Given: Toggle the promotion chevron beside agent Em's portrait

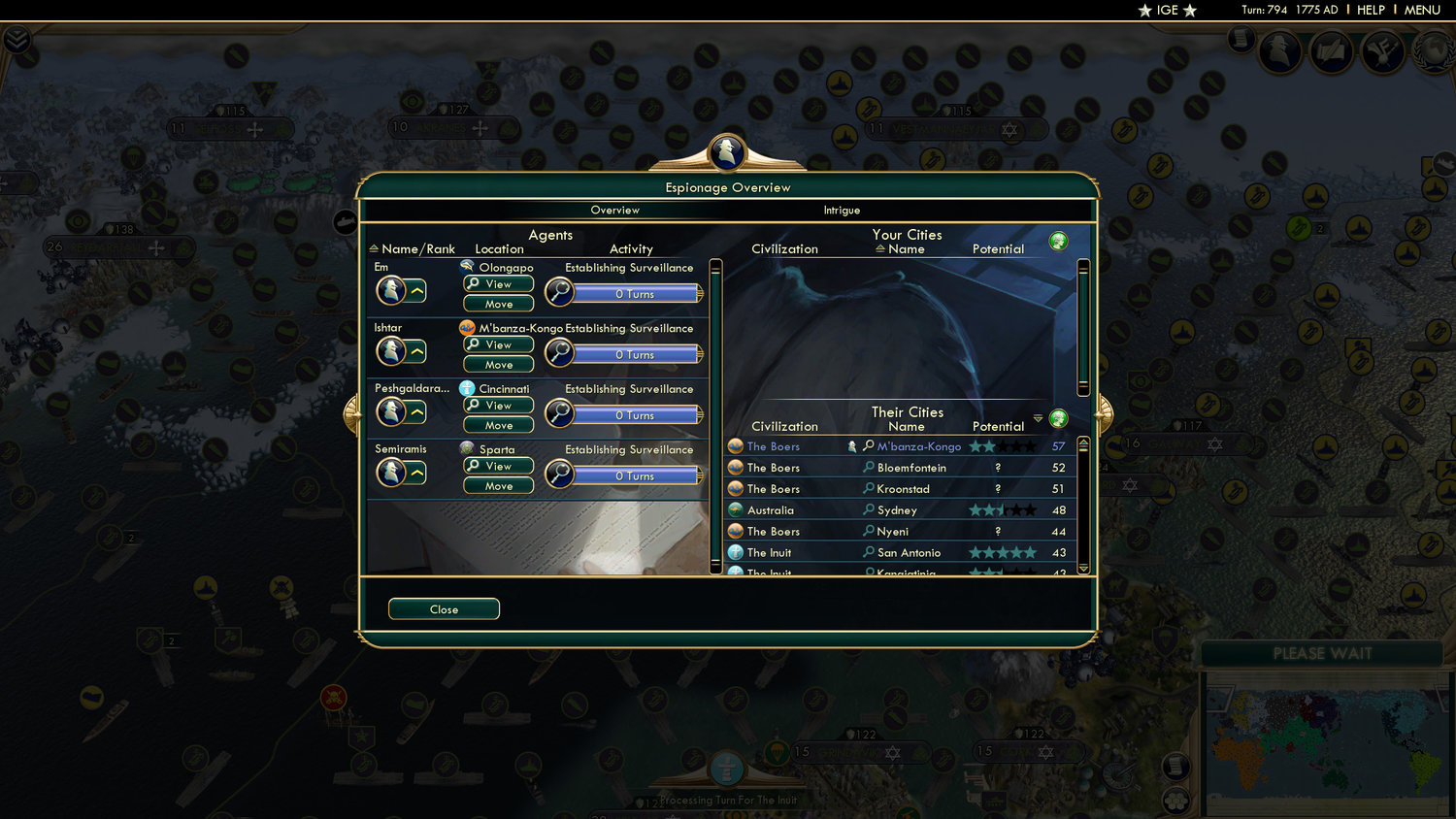Looking at the screenshot, I should tap(417, 289).
